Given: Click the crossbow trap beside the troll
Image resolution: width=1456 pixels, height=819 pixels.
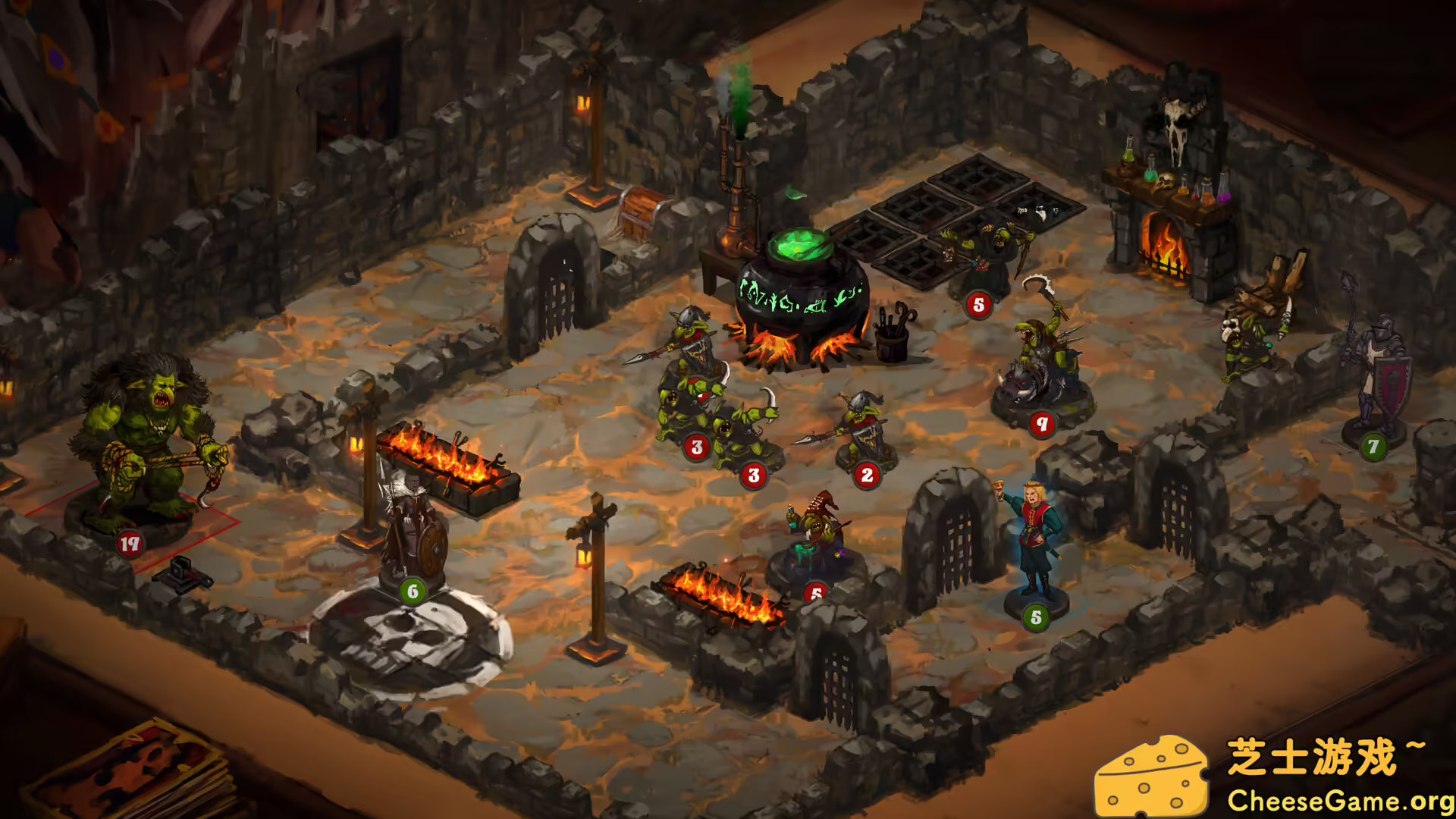Looking at the screenshot, I should click(x=182, y=576).
